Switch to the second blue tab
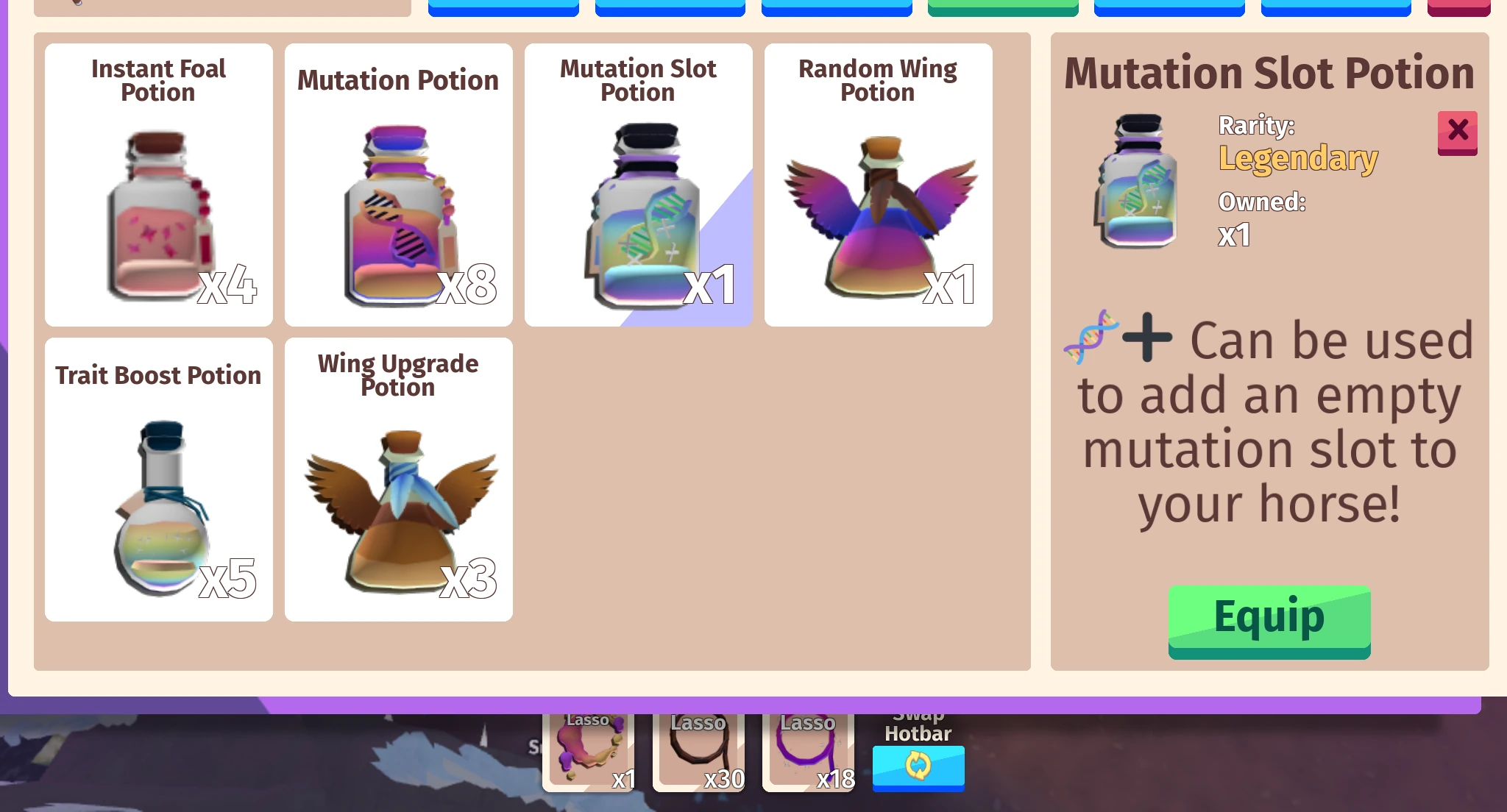 click(670, 6)
